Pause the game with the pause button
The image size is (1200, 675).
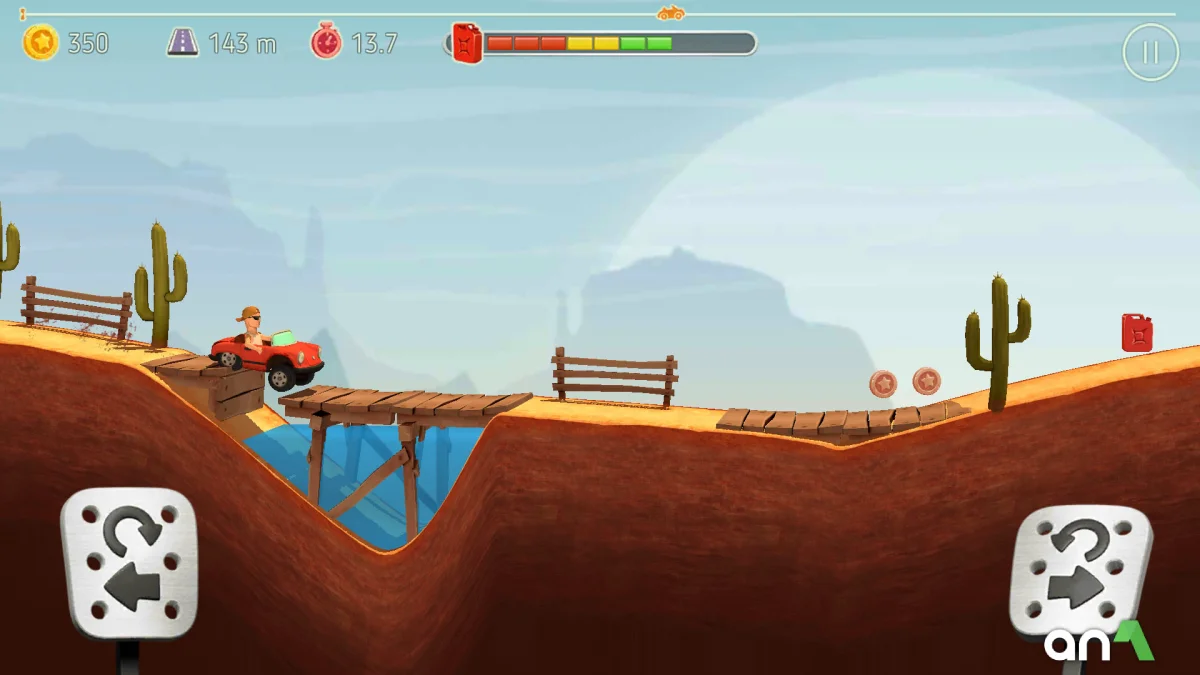[x=1150, y=52]
